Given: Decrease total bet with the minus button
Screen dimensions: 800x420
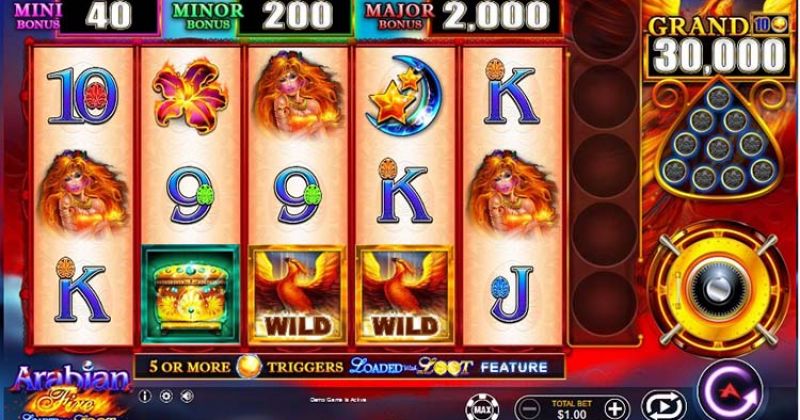Looking at the screenshot, I should 530,408.
